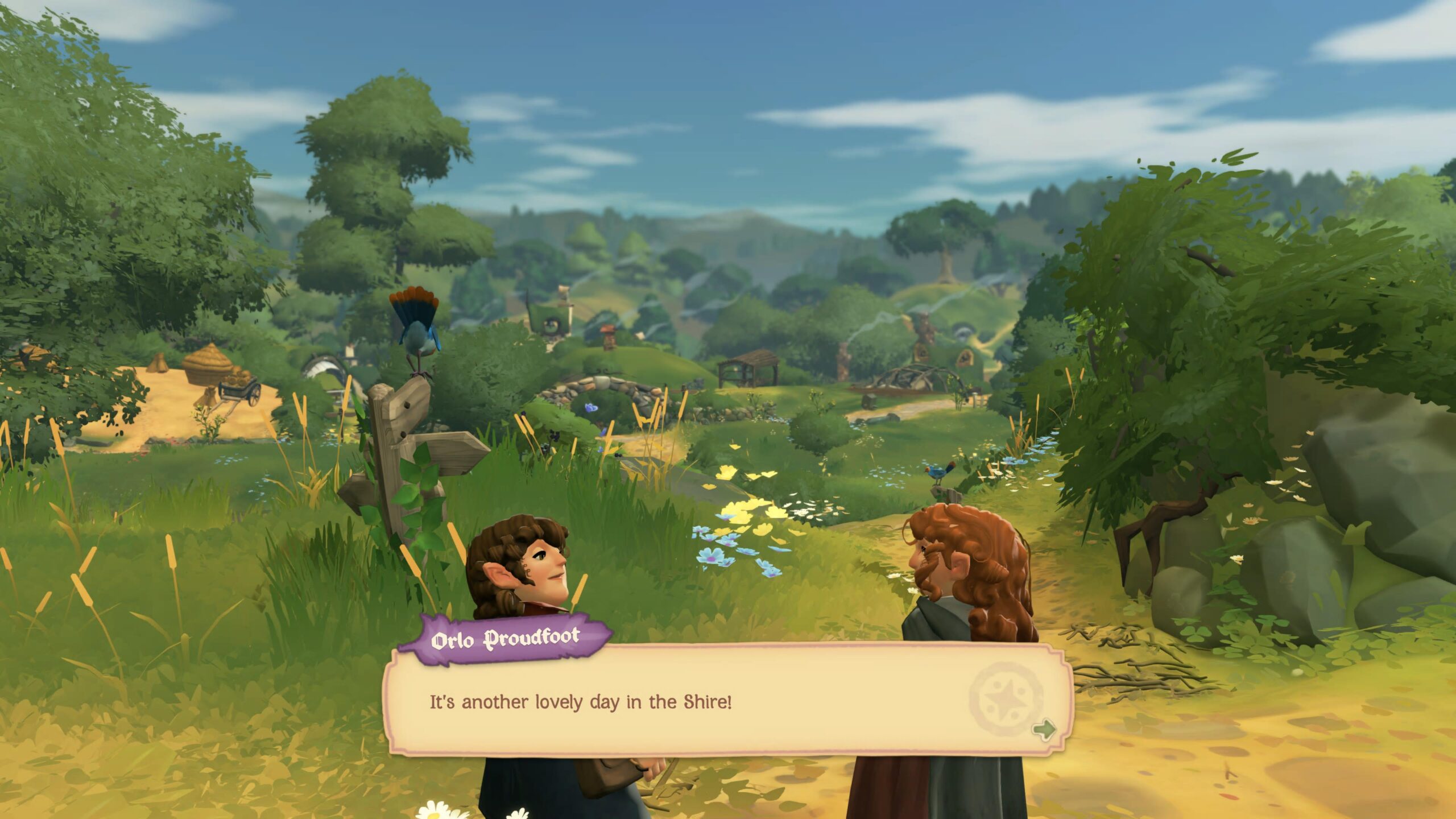Advance dialogue with the green arrow
1456x819 pixels.
[1044, 729]
